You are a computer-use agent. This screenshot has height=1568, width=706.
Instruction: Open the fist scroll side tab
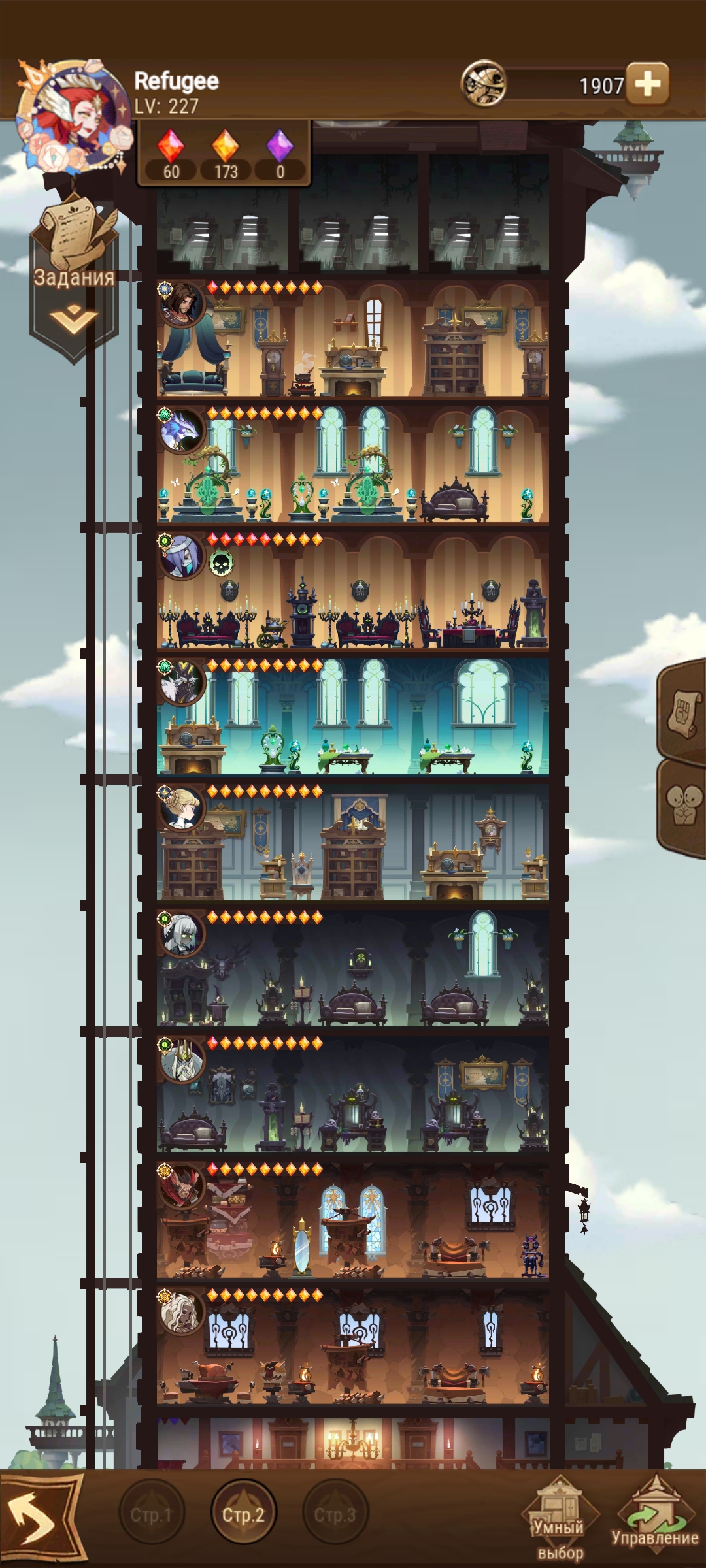(683, 712)
